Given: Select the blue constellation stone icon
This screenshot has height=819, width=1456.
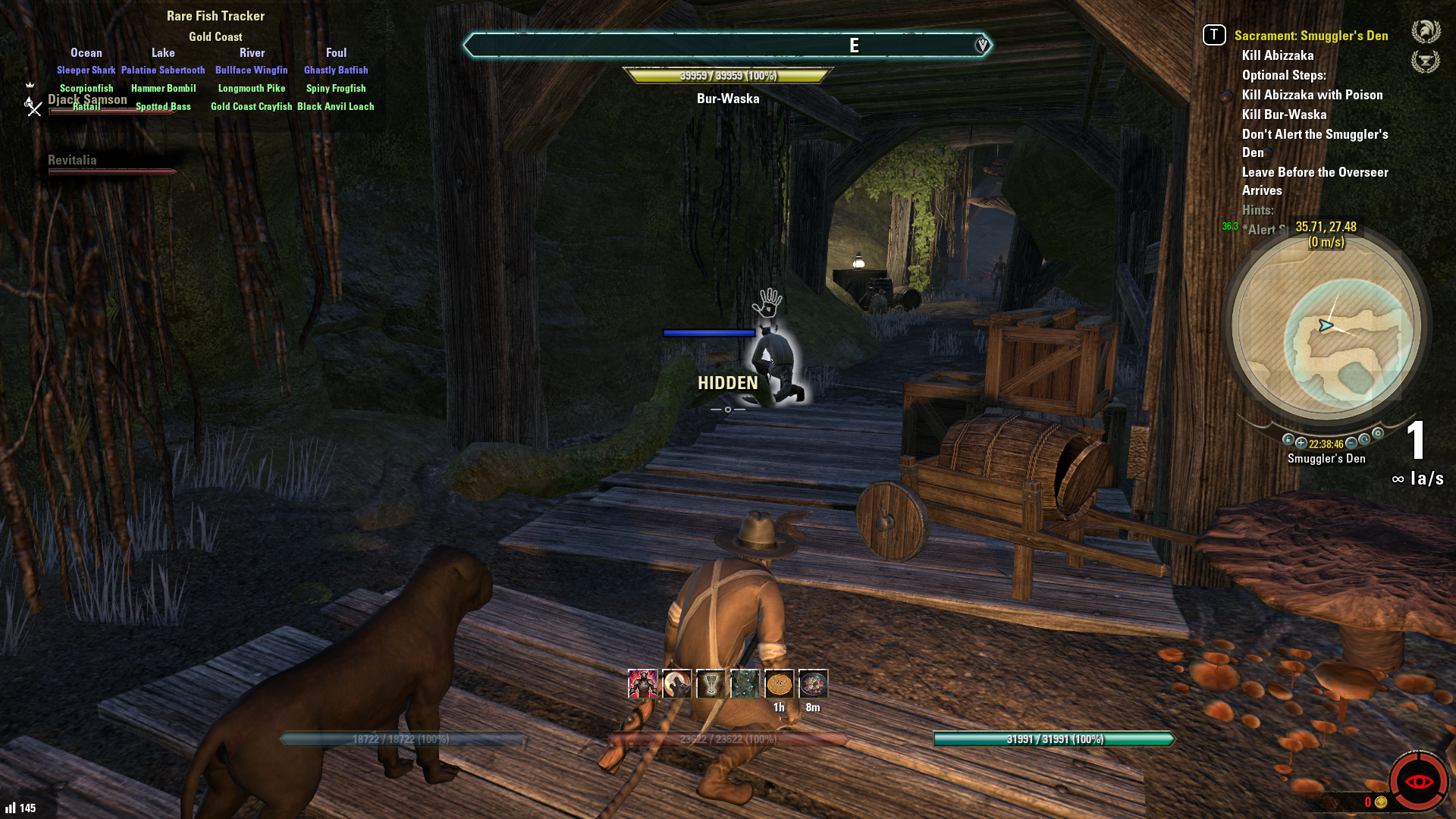Looking at the screenshot, I should coord(745,684).
